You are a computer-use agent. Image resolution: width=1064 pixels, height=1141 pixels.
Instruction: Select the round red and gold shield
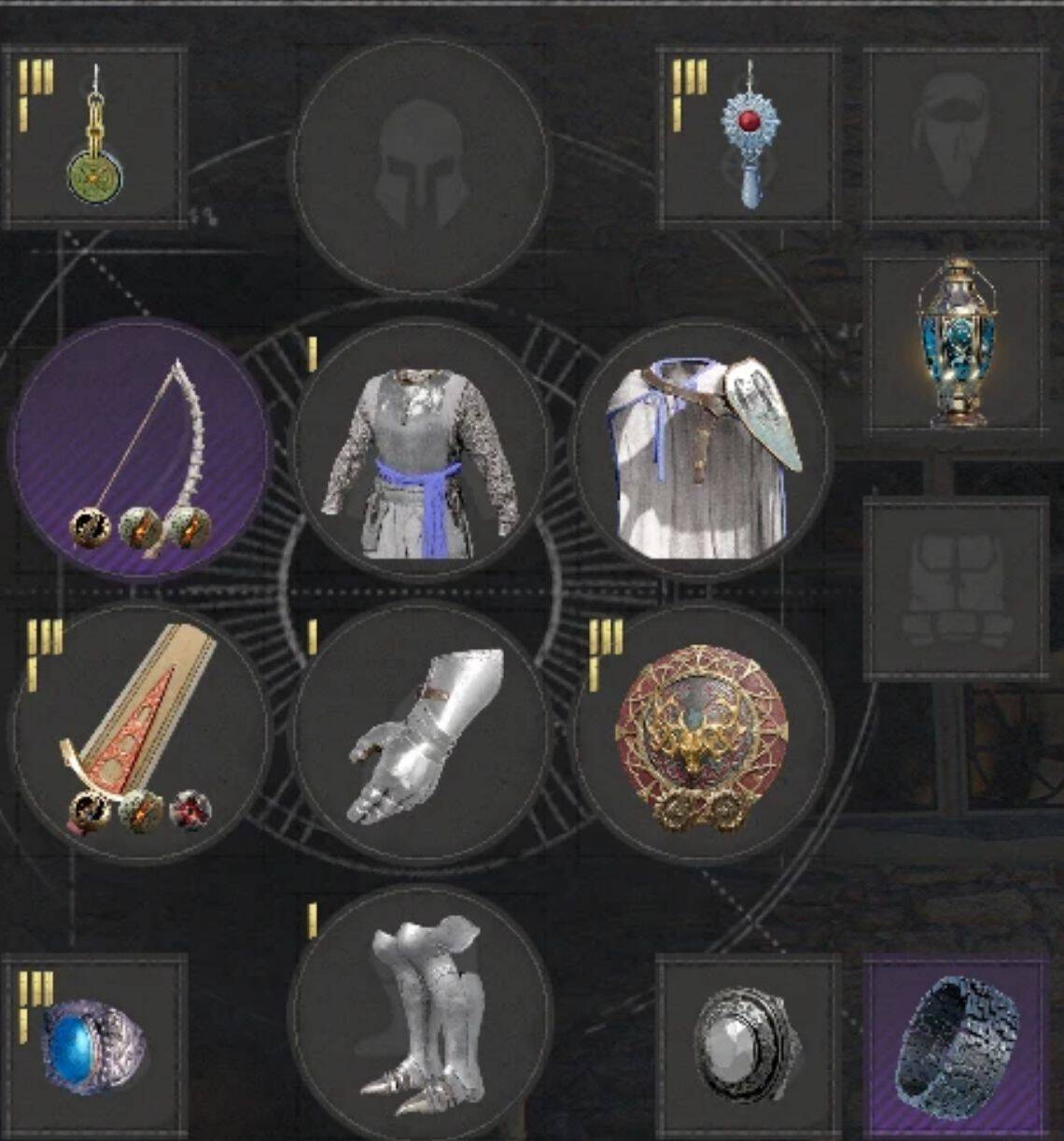(702, 733)
